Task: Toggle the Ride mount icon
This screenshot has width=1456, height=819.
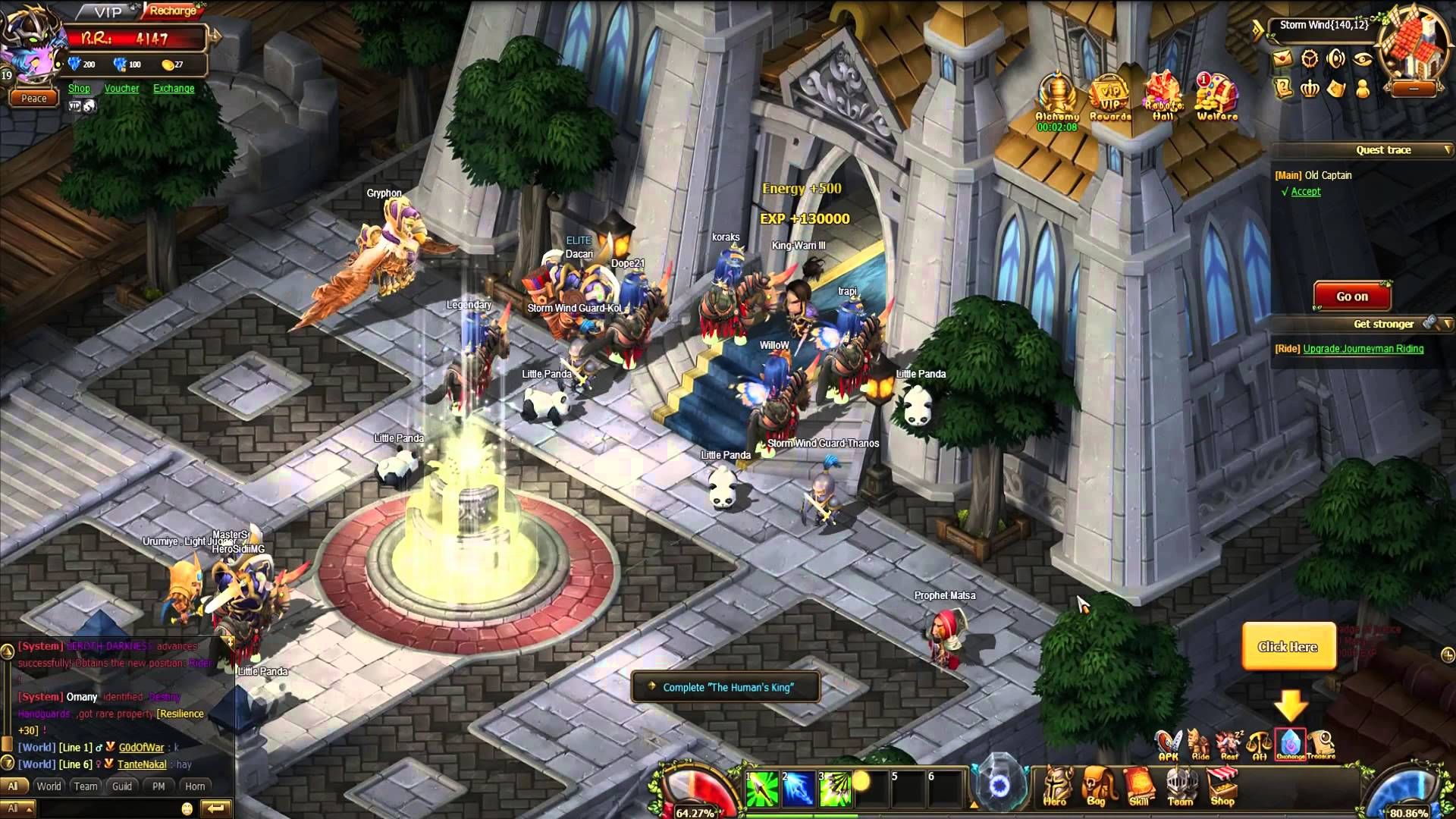Action: click(x=1200, y=743)
